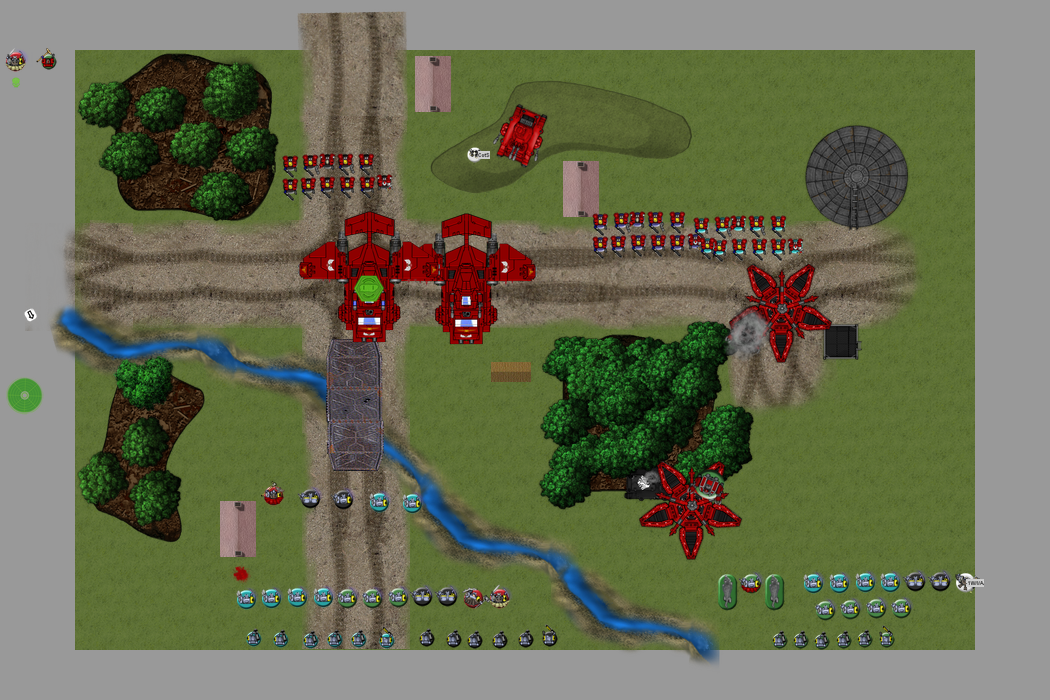1050x700 pixels.
Task: Select the grey-and-gold token in the off-board corner
Action: click(x=15, y=60)
